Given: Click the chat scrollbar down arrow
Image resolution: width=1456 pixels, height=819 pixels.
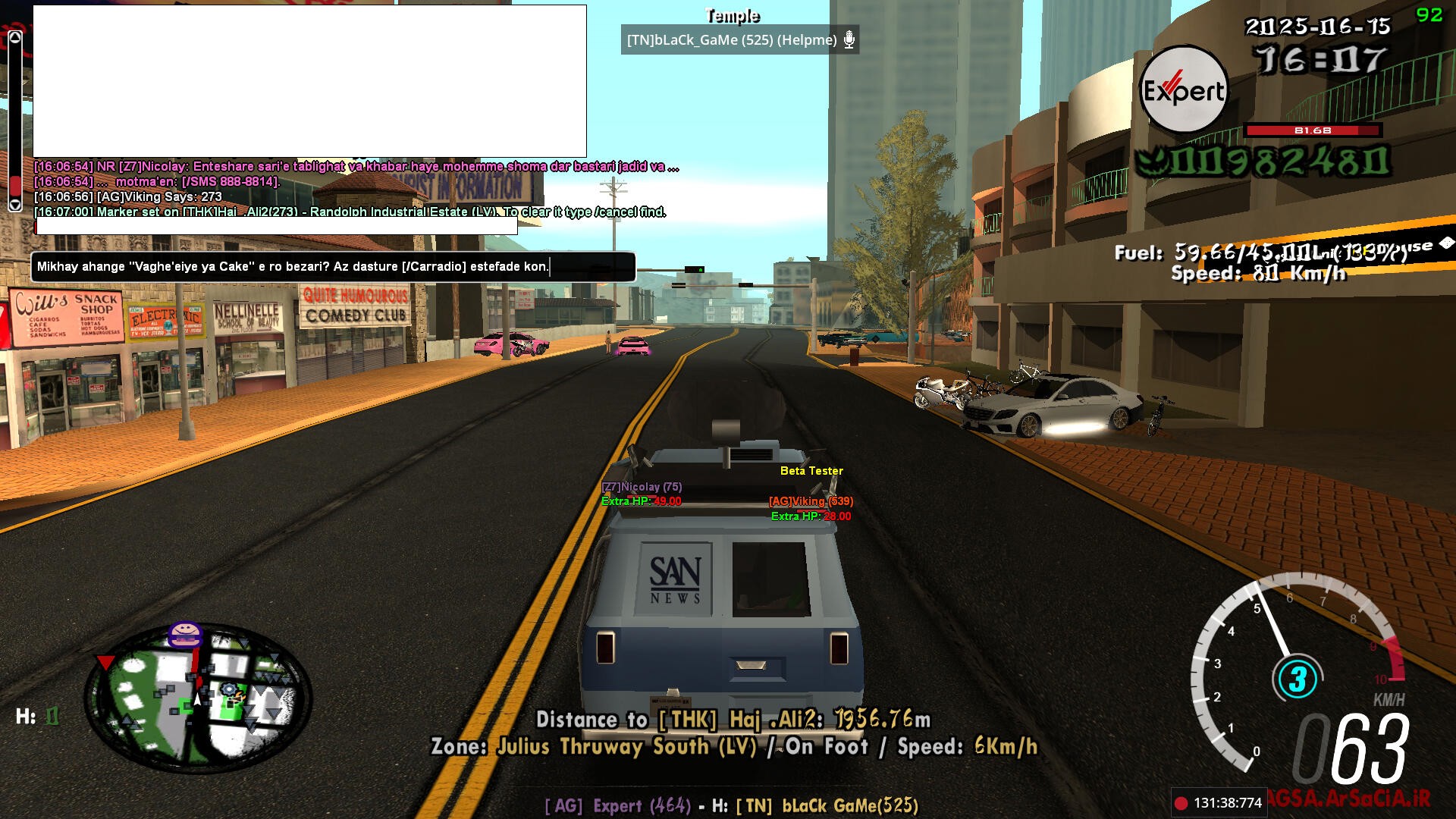Looking at the screenshot, I should click(15, 205).
